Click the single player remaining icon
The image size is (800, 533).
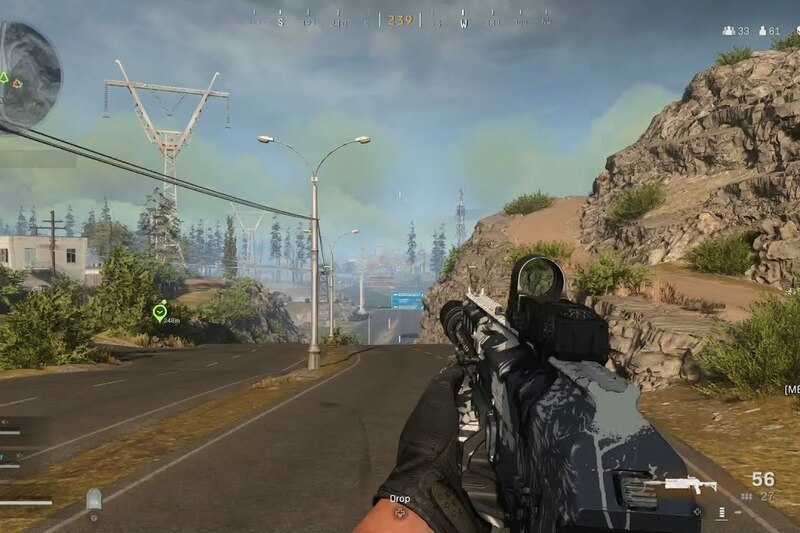[x=762, y=31]
